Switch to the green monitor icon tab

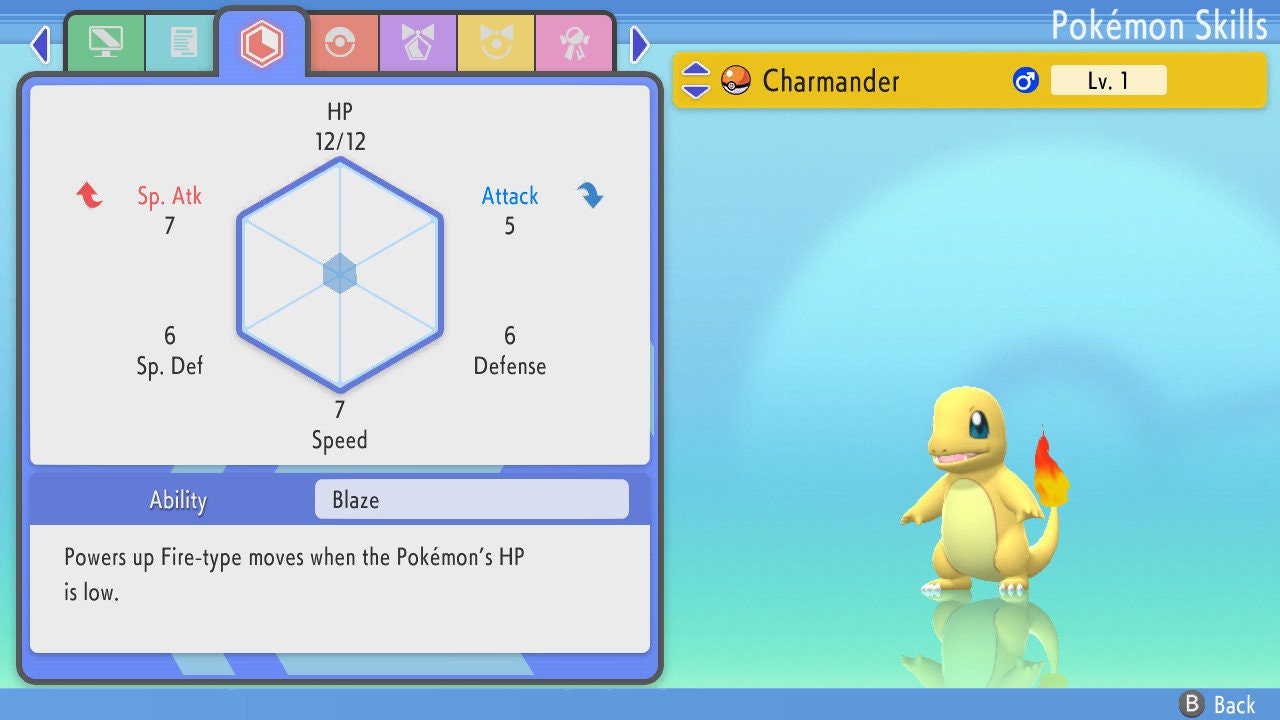pos(105,43)
